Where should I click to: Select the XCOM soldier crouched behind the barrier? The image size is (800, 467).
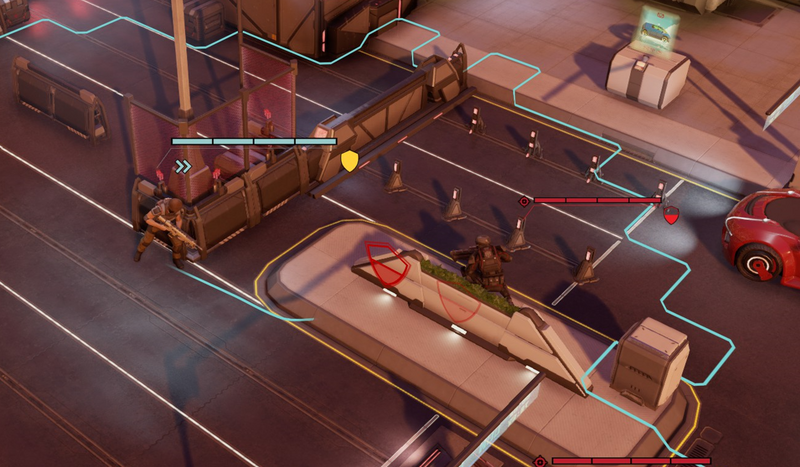click(163, 229)
